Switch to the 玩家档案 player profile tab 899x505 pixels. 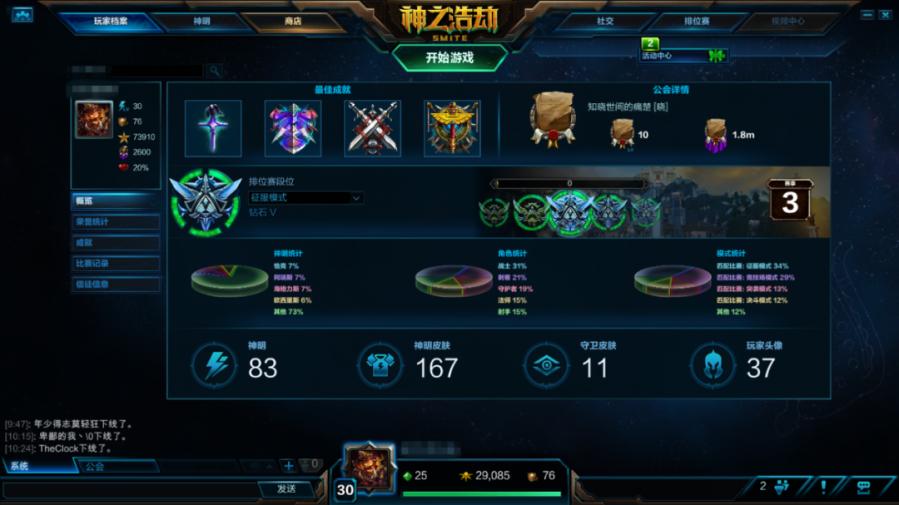110,21
